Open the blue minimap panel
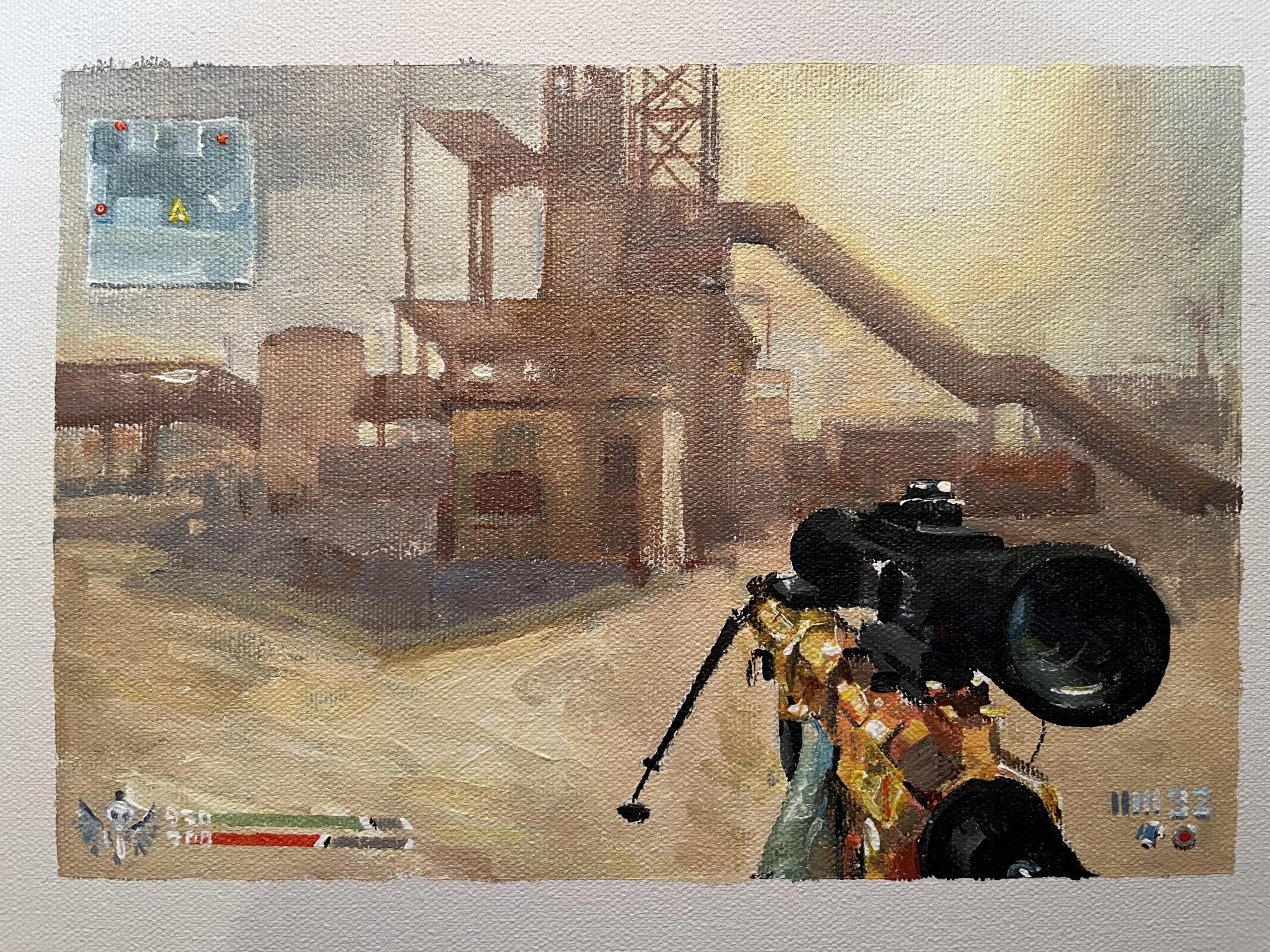The height and width of the screenshot is (952, 1270). (170, 204)
